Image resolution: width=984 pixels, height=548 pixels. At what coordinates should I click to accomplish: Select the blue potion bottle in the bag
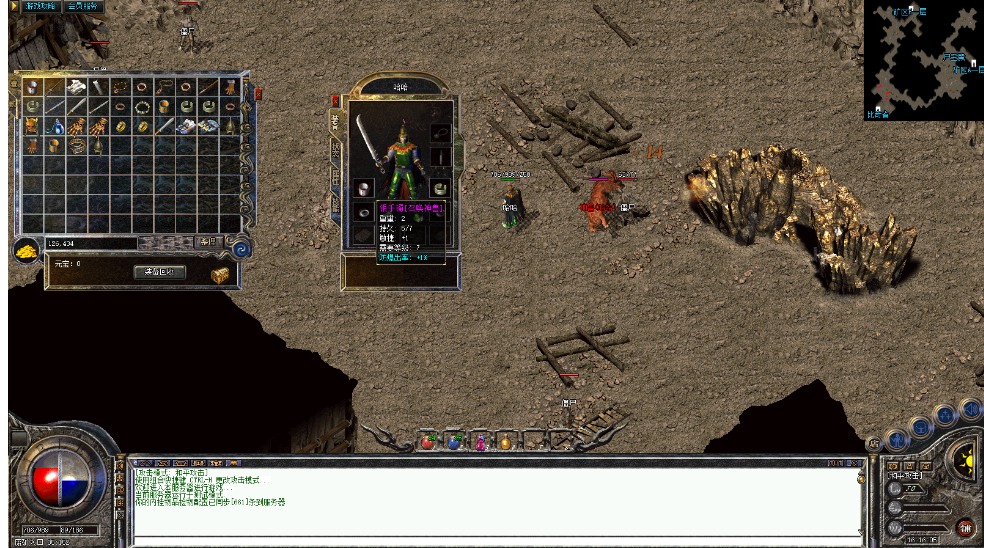tap(55, 127)
